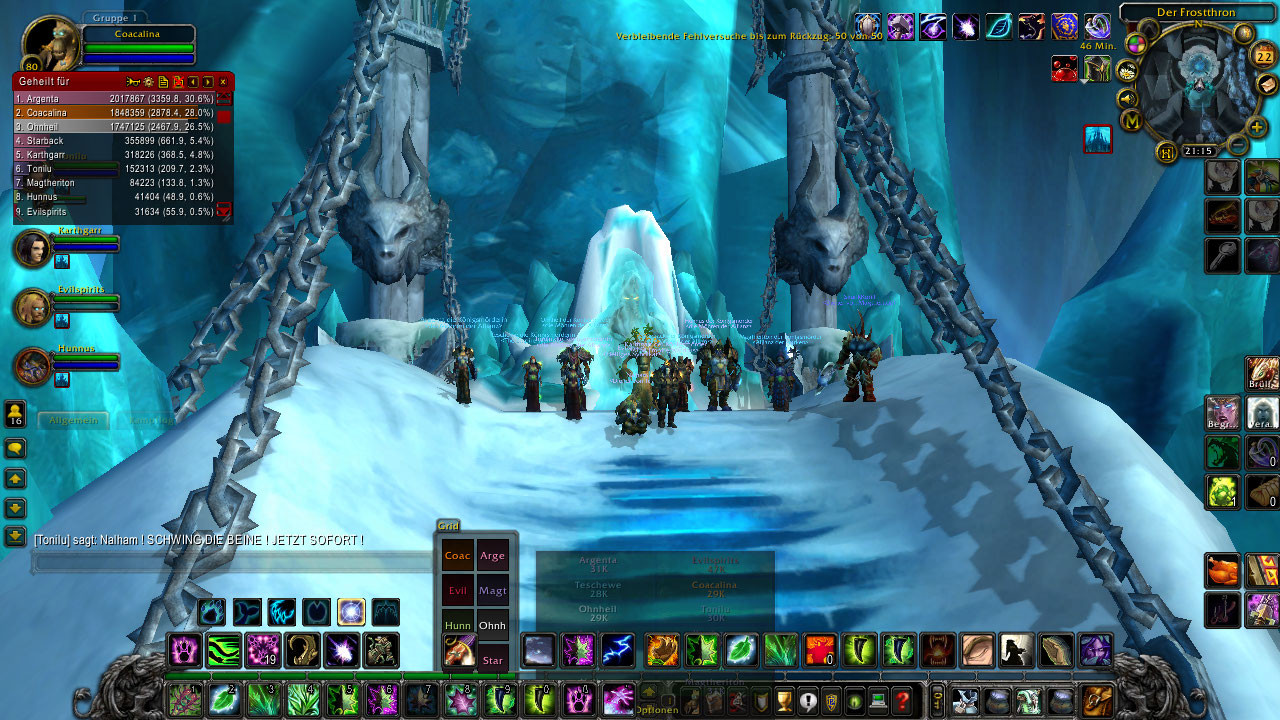Select the Magt cell in Grid
1280x720 pixels.
[x=492, y=590]
